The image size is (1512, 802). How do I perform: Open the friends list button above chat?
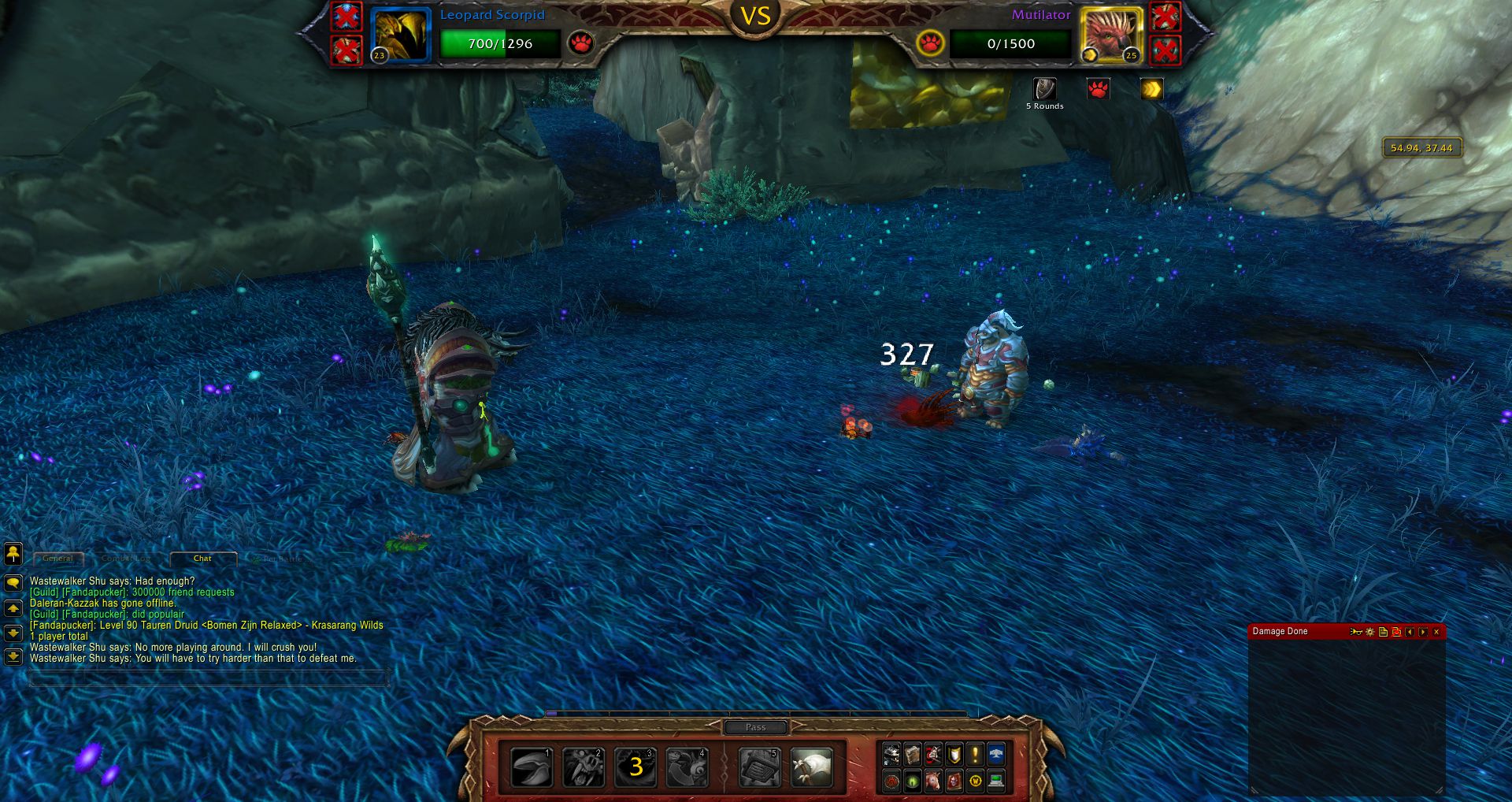click(x=13, y=554)
